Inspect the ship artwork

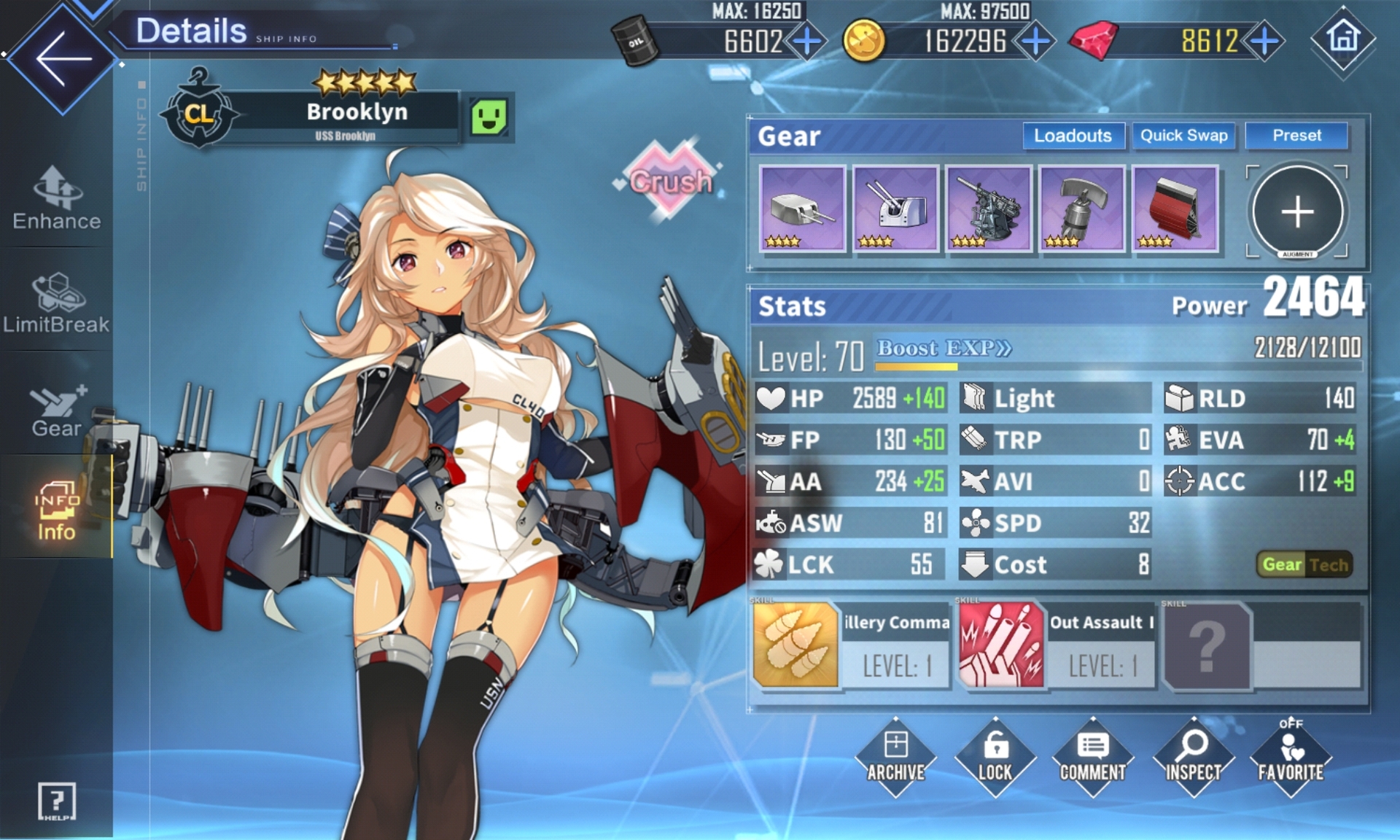(1193, 758)
